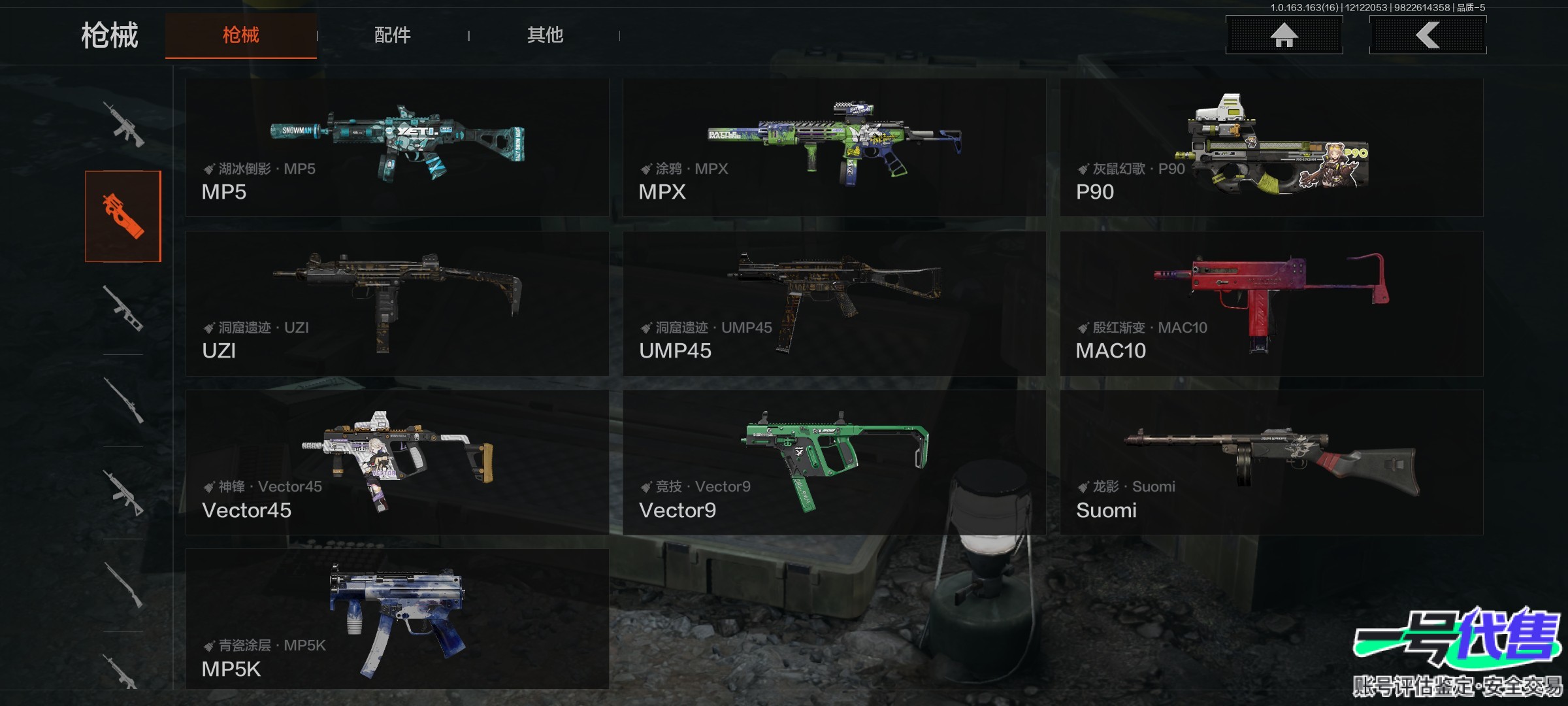Open the green Vector9 tile
1568x706 pixels.
[x=834, y=463]
